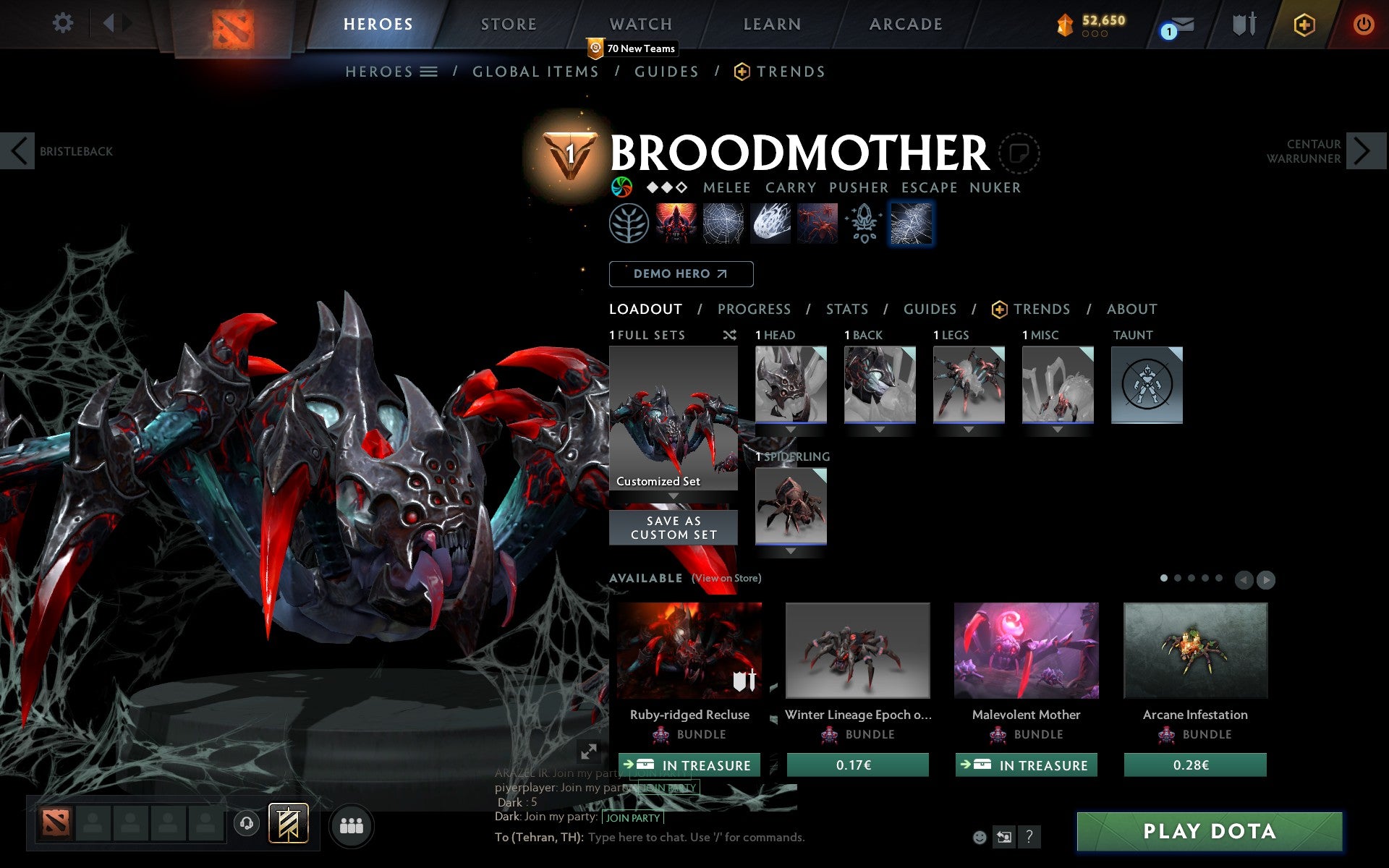Open the Heroes hamburger menu
Image resolution: width=1389 pixels, height=868 pixels.
428,71
